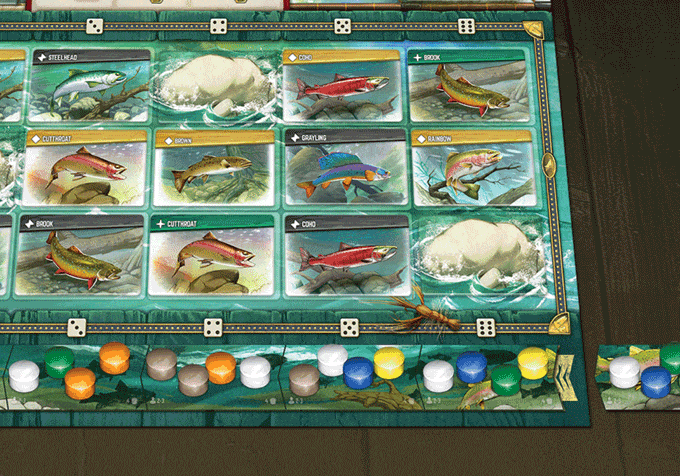Choose the Rainbow trout card
Screen dimensions: 680x476
tap(468, 168)
